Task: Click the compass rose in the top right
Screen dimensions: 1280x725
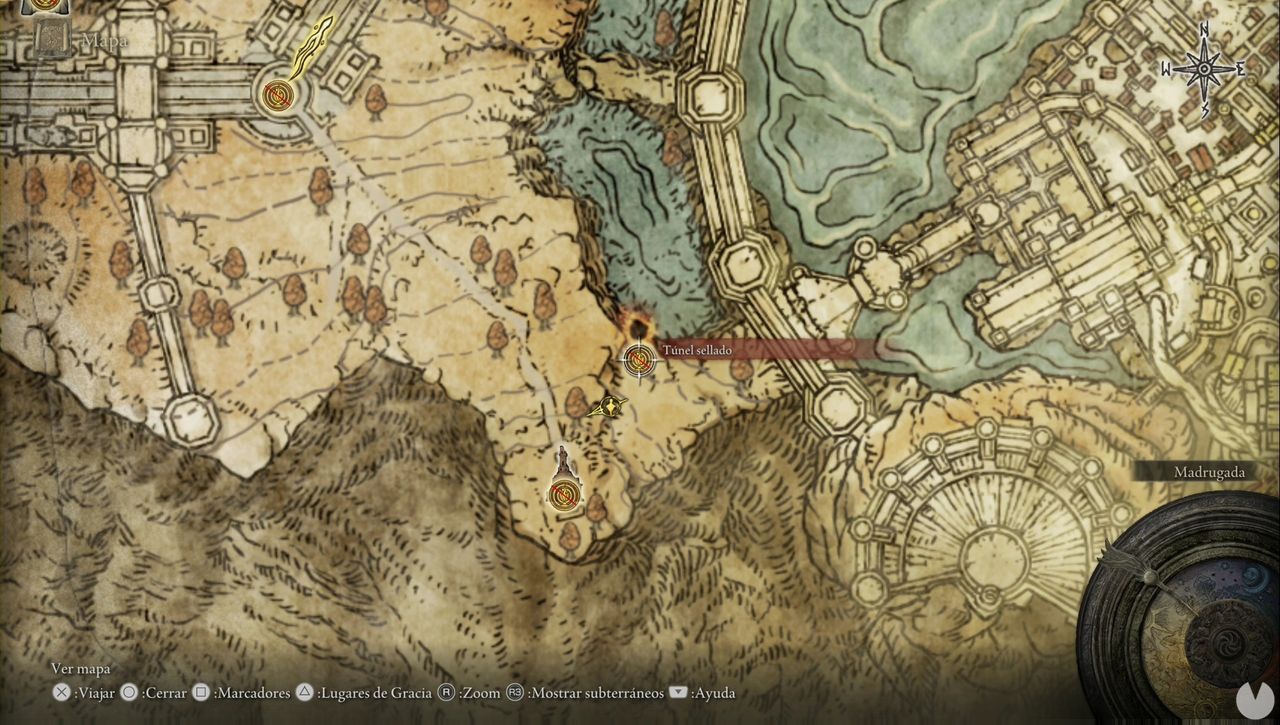Action: [x=1203, y=68]
